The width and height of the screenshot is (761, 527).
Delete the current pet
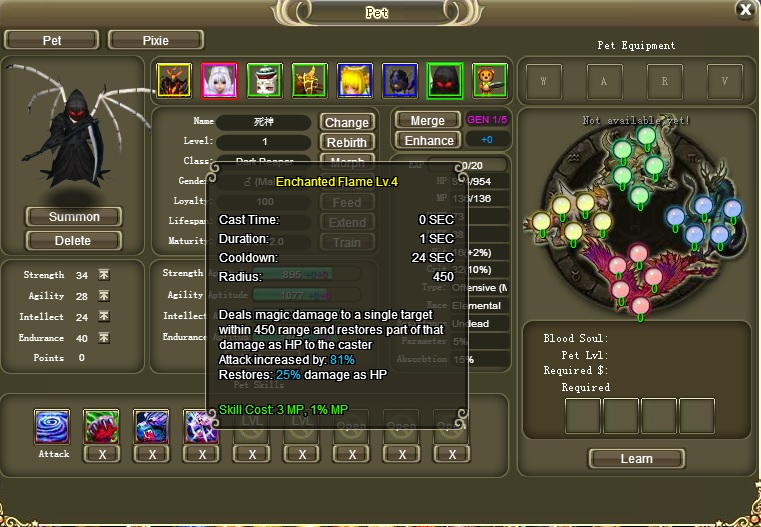(73, 240)
